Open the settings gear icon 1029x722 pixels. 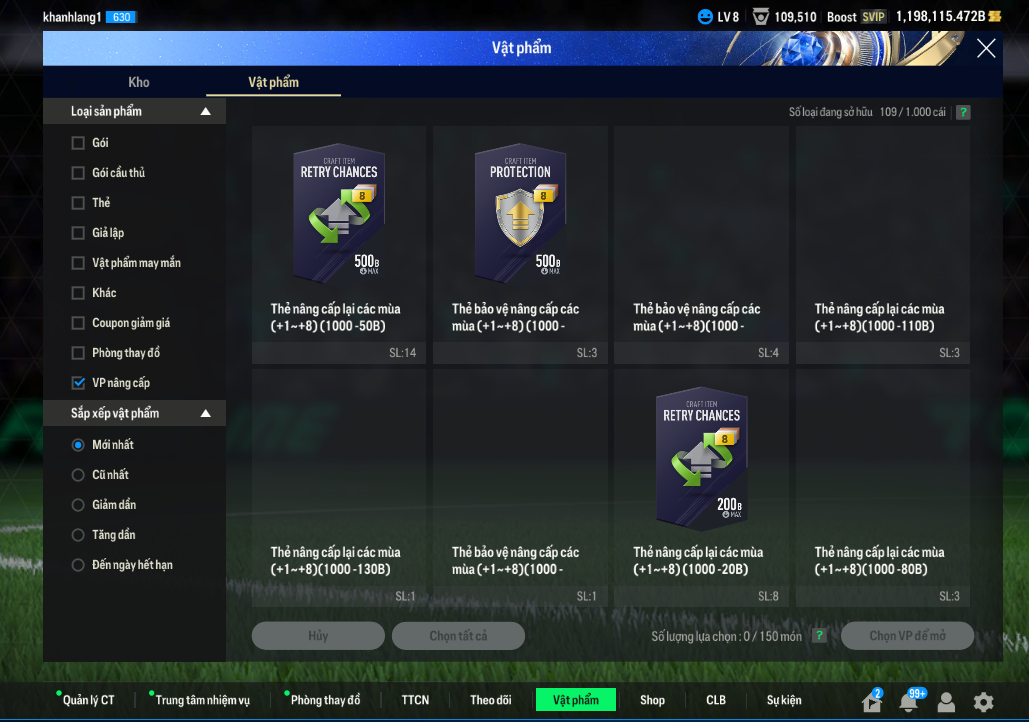[x=984, y=702]
